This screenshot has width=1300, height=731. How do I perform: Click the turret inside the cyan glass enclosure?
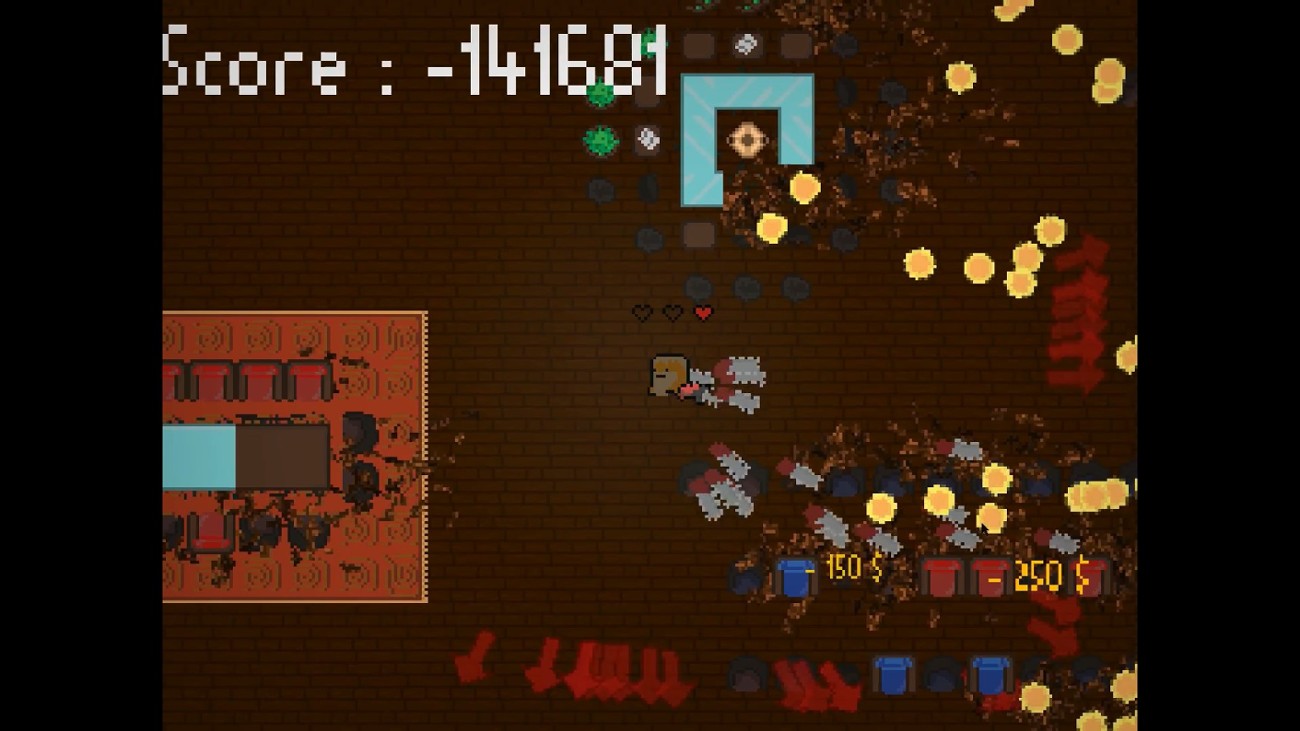(748, 136)
